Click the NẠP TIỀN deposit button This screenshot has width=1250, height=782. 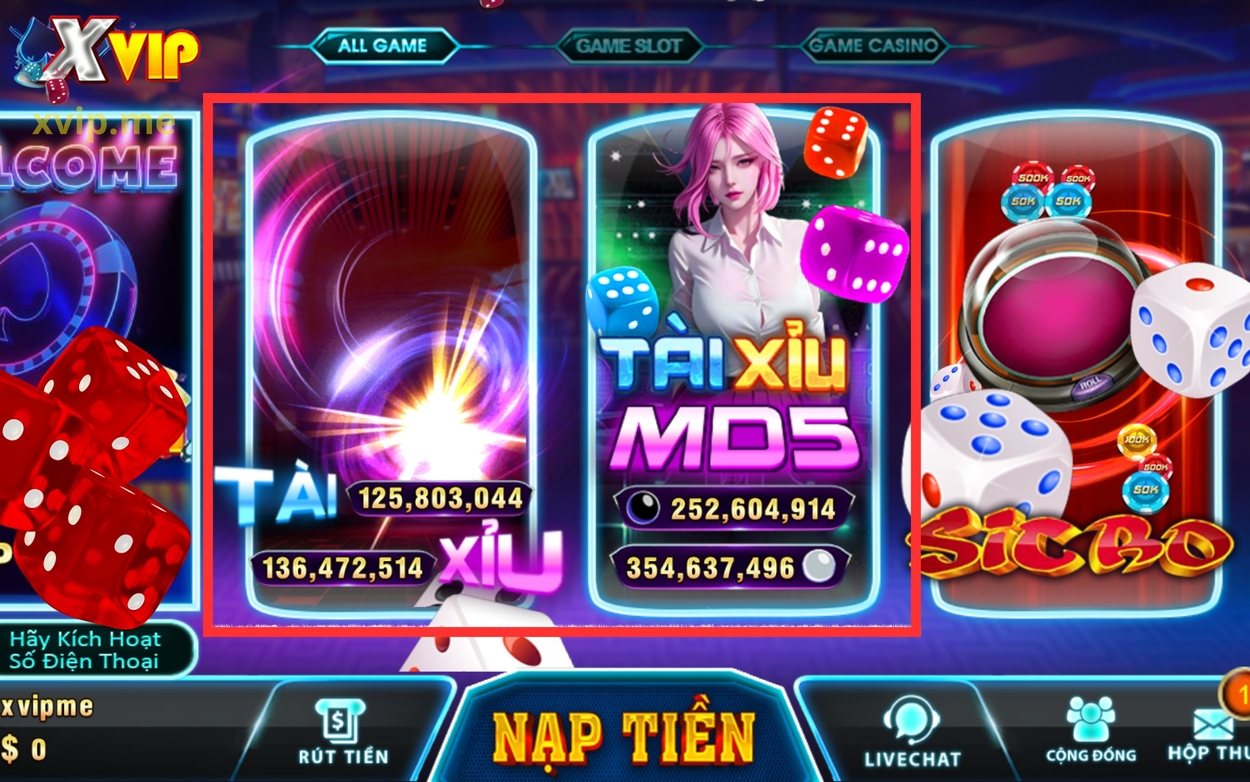[624, 738]
